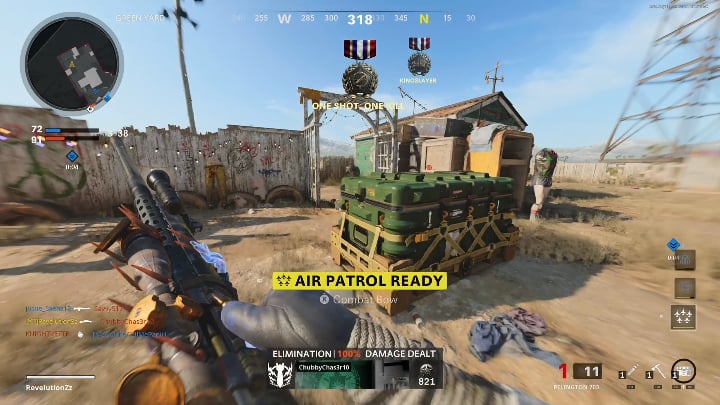Activate the circled field upgrade icon

(x=684, y=372)
